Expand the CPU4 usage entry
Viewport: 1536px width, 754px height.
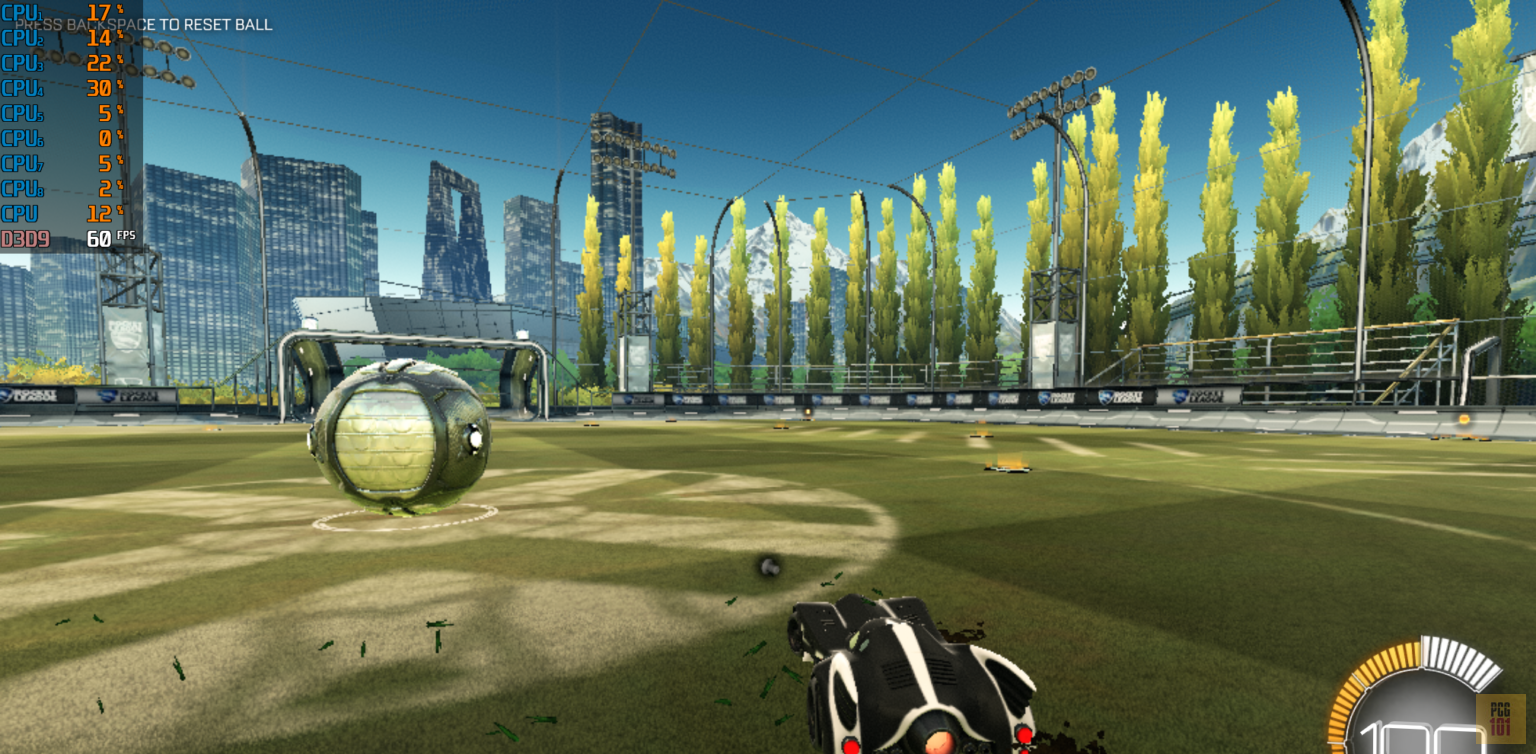(x=60, y=88)
